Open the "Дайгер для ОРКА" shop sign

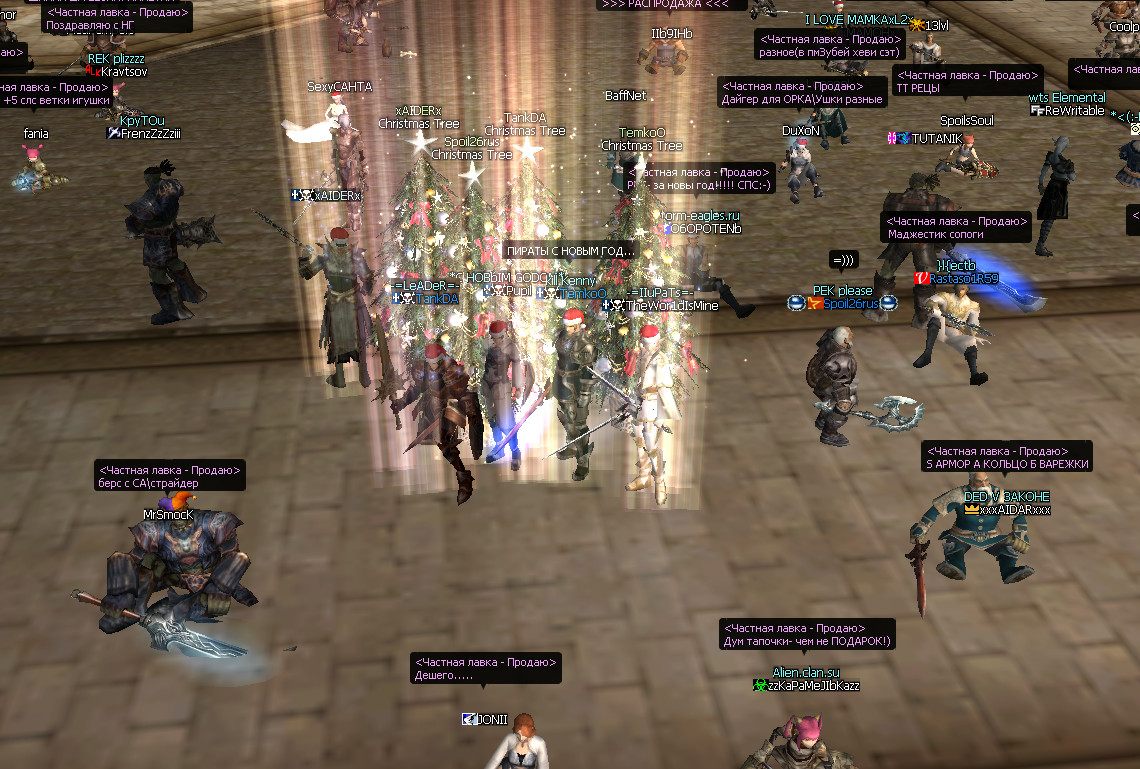tap(803, 92)
